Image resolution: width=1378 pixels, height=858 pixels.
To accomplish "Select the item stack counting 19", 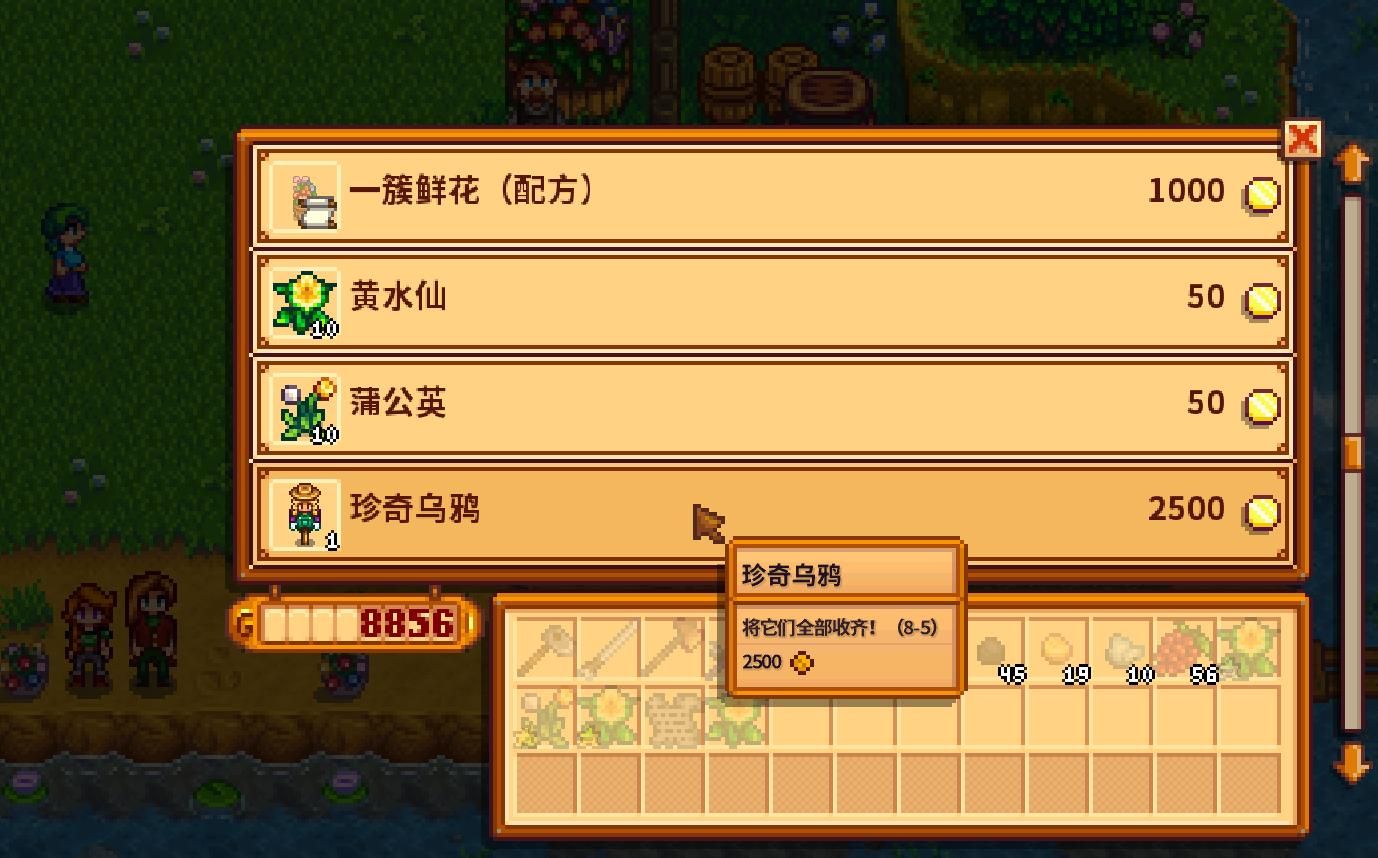I will pos(1057,650).
